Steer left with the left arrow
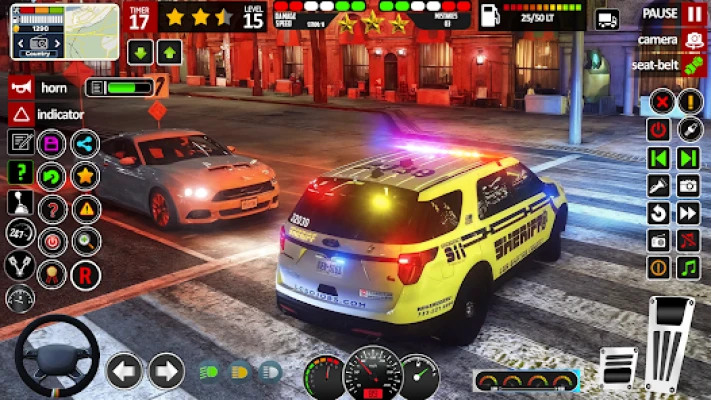711x400 pixels. [x=124, y=371]
